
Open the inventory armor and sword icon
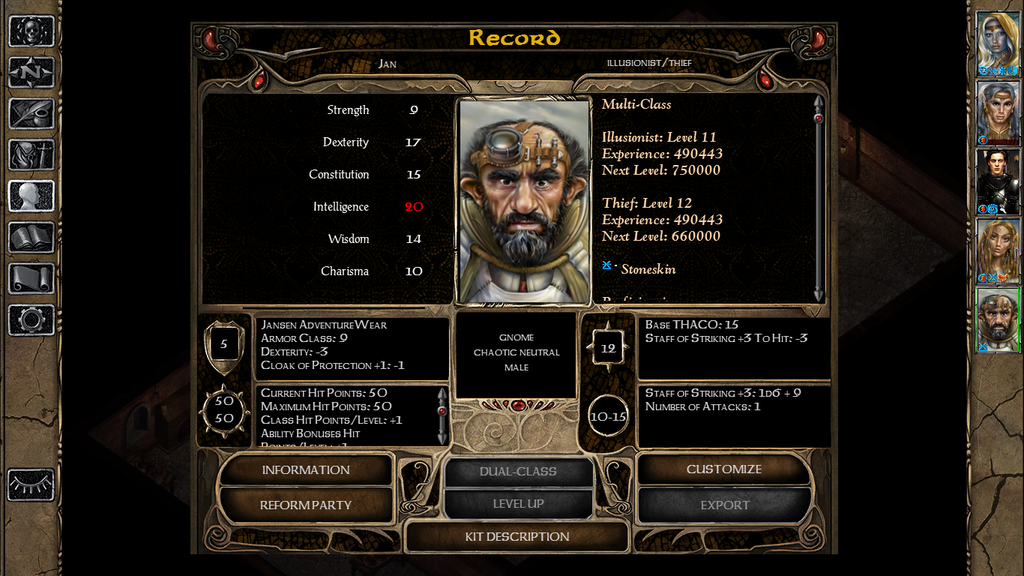tap(31, 155)
